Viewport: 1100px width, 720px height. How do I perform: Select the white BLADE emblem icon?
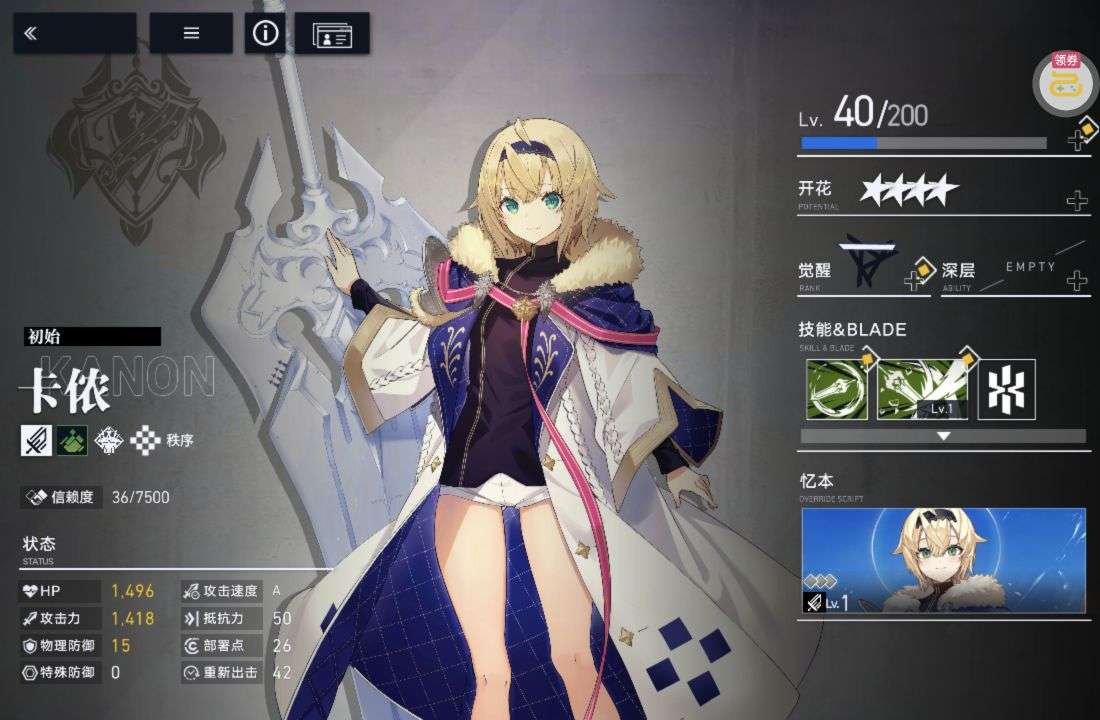[1006, 389]
